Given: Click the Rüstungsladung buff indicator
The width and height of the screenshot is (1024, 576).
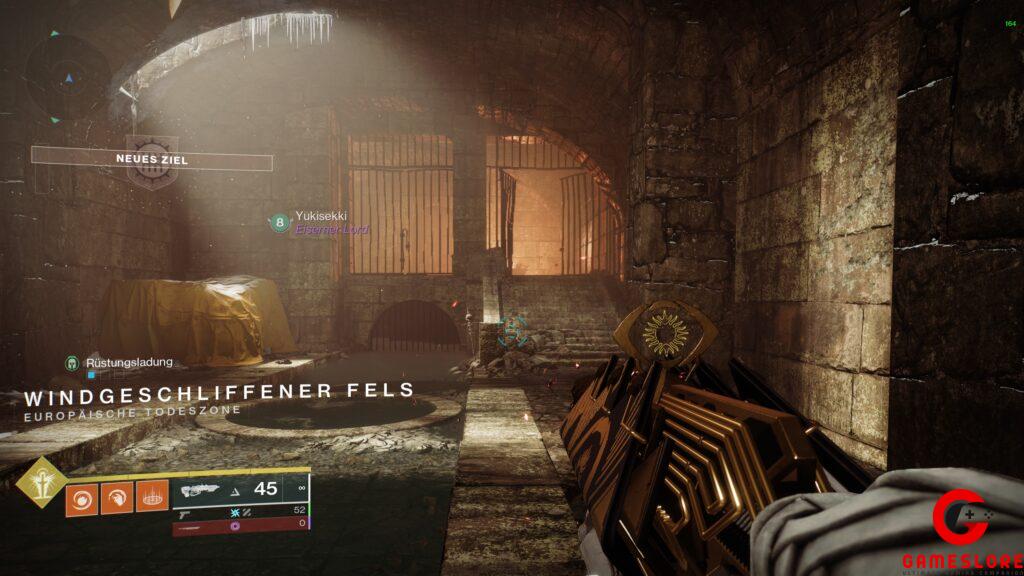Looking at the screenshot, I should click(120, 362).
